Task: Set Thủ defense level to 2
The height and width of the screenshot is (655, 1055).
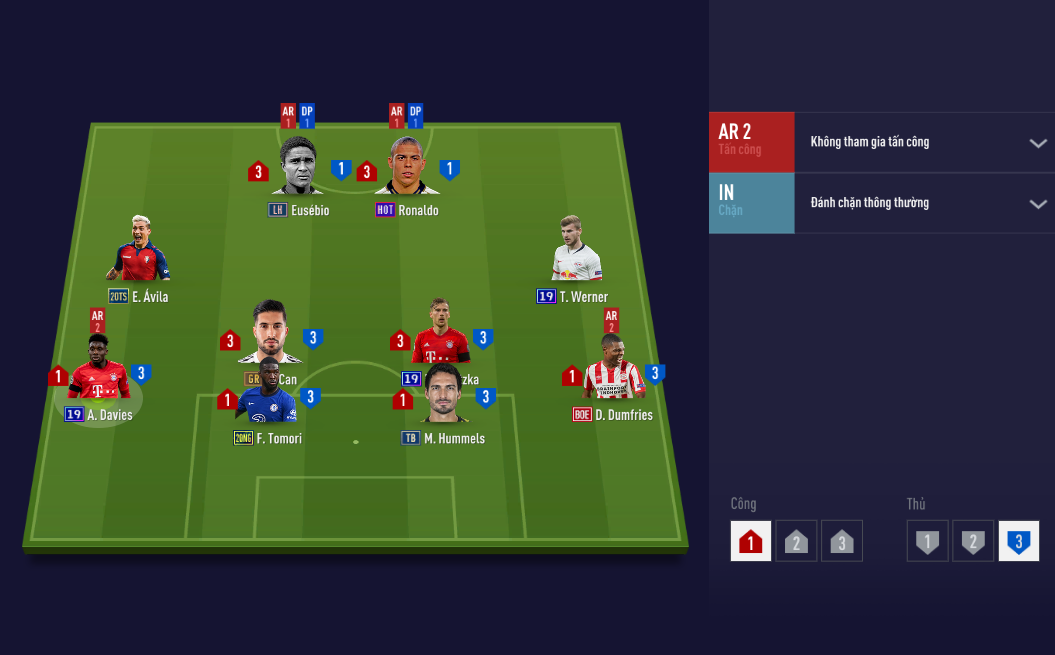Action: click(x=973, y=541)
